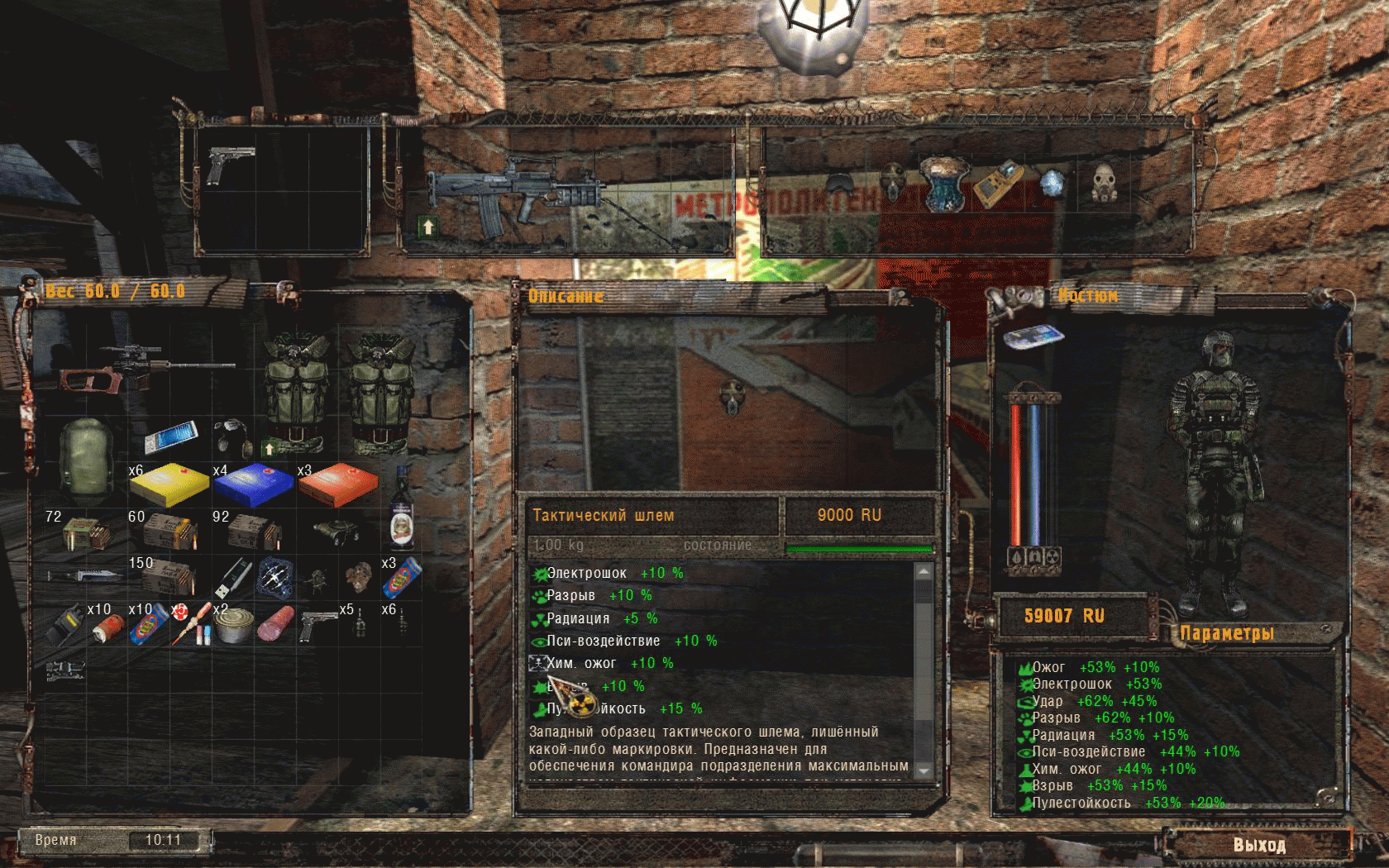Click the Выход exit button
Screen dimensions: 1389x868
coord(1258,845)
